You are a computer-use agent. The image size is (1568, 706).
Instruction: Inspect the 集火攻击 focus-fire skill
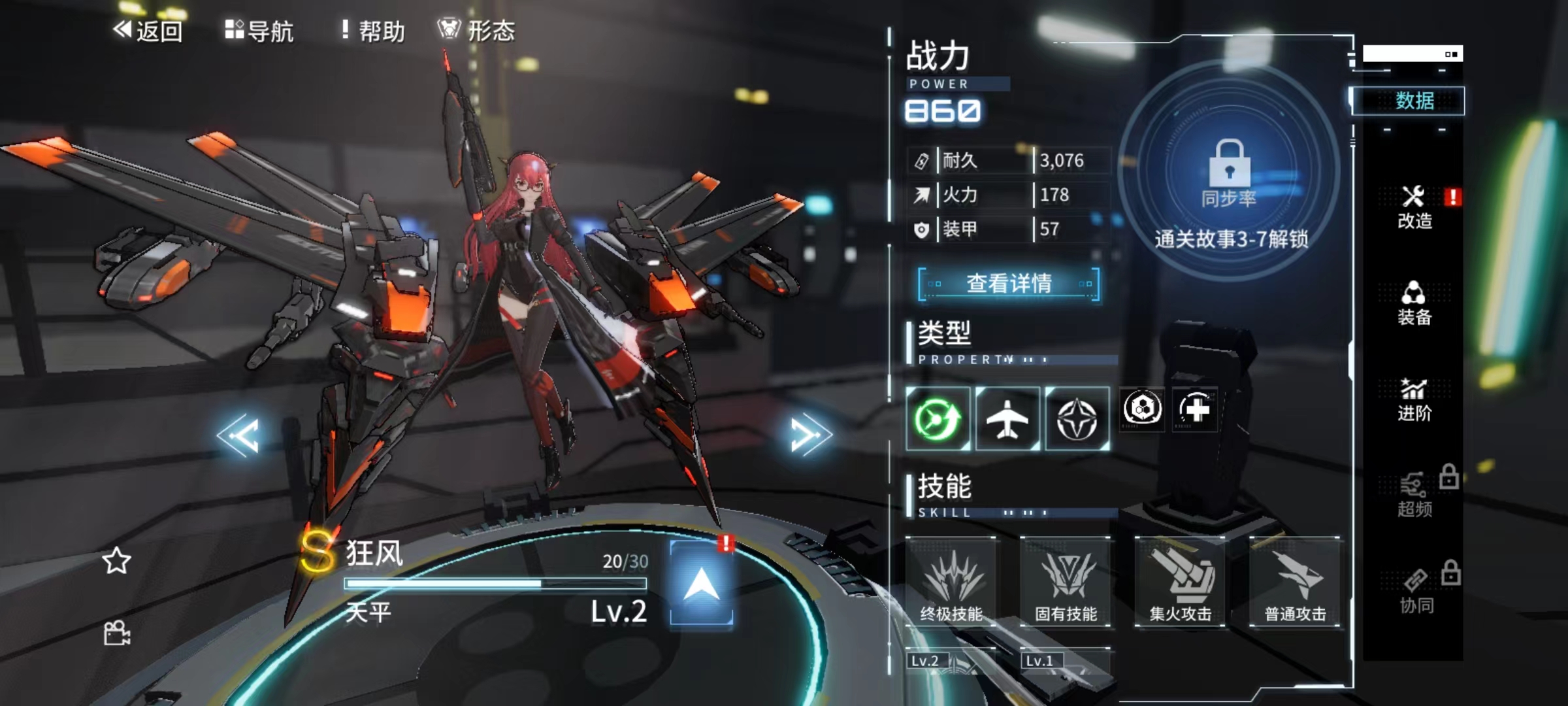pyautogui.click(x=1181, y=582)
